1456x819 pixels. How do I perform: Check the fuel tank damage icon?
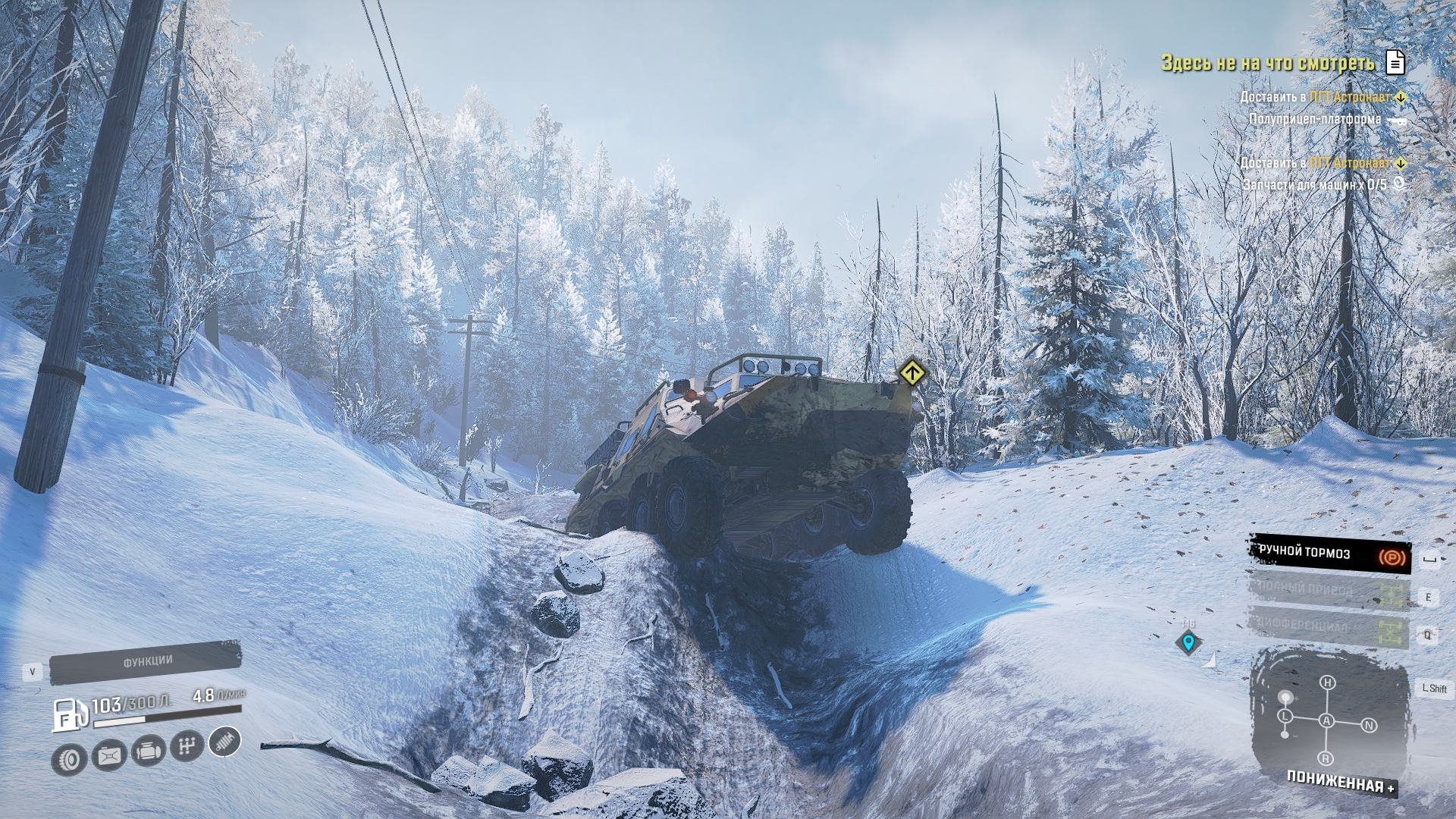coord(108,755)
